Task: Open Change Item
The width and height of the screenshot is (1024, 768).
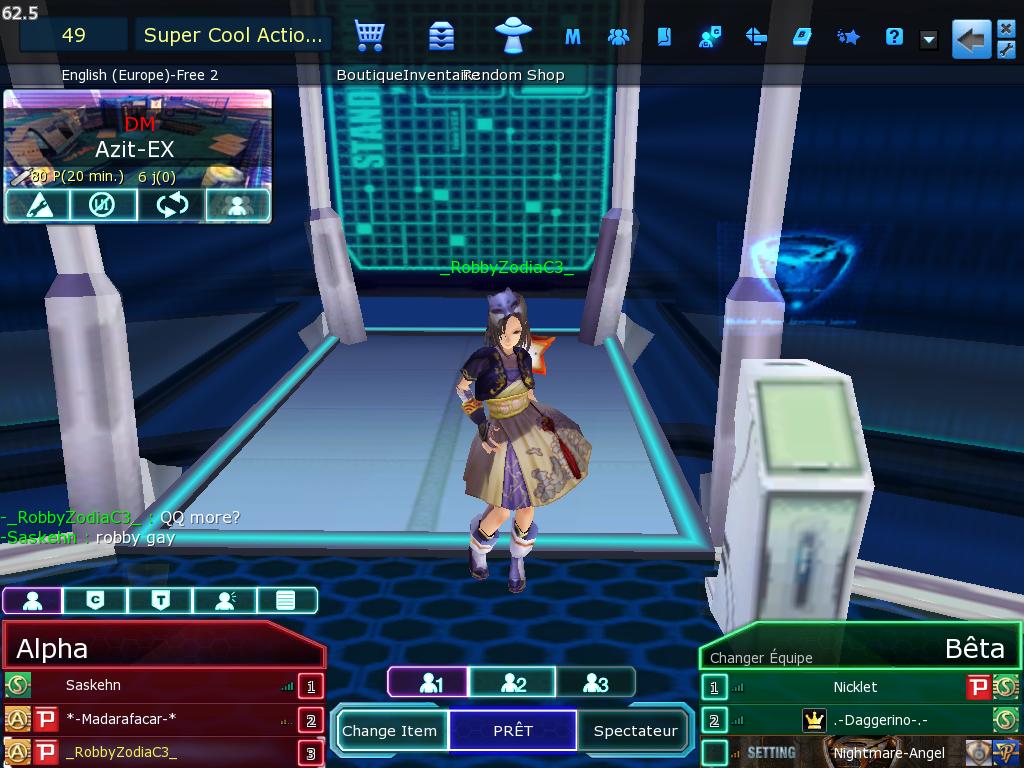Action: tap(390, 730)
